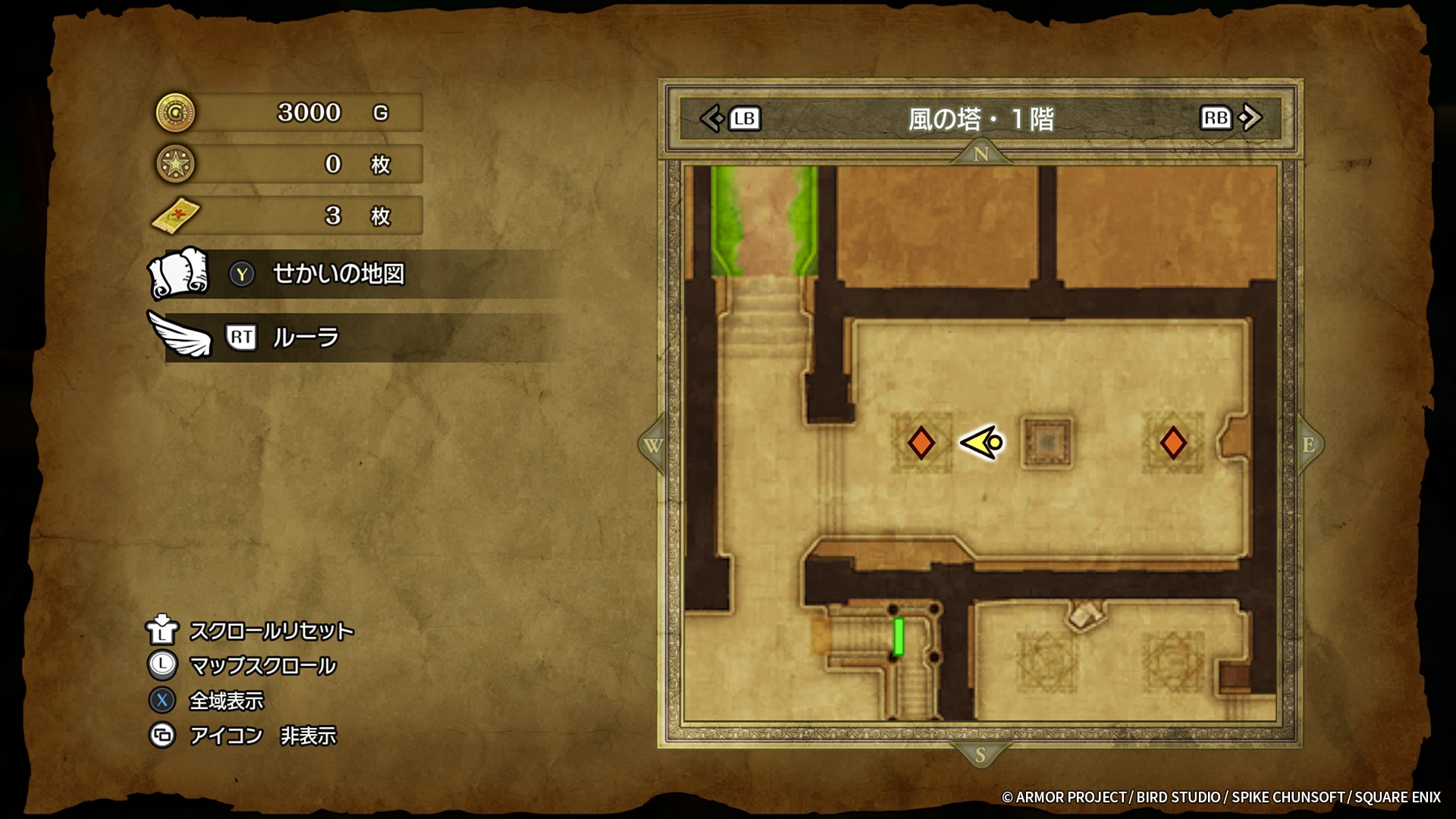Click the yellow player position arrow on the map
The height and width of the screenshot is (819, 1456).
pyautogui.click(x=983, y=442)
